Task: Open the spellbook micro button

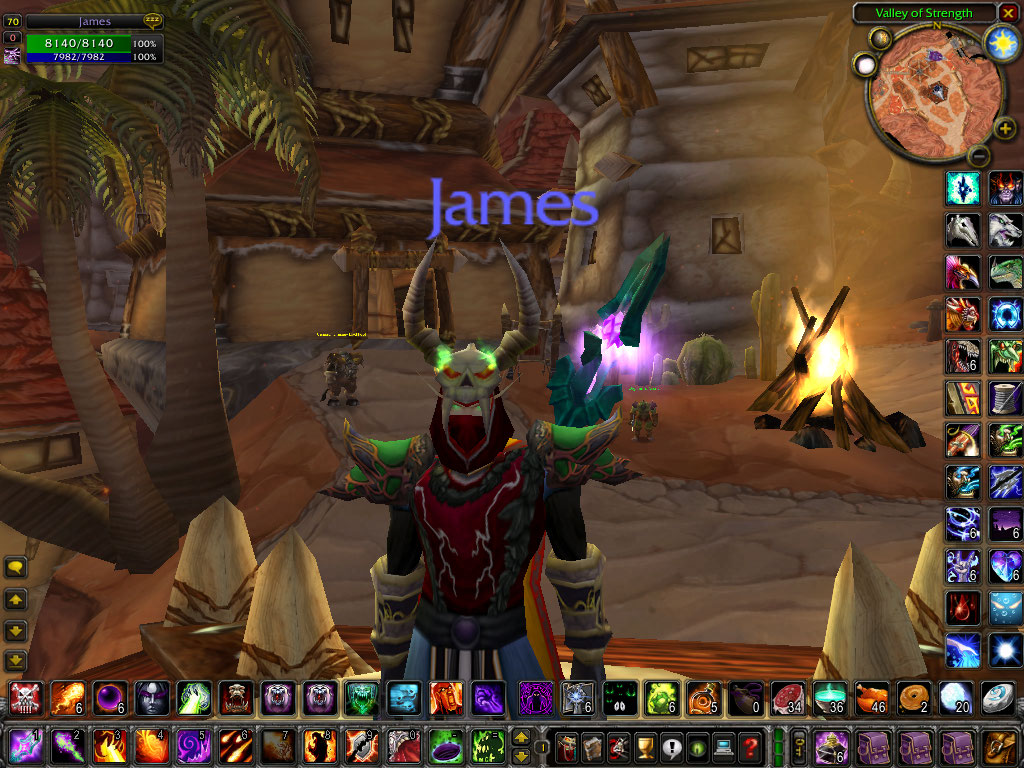Action: [x=592, y=746]
